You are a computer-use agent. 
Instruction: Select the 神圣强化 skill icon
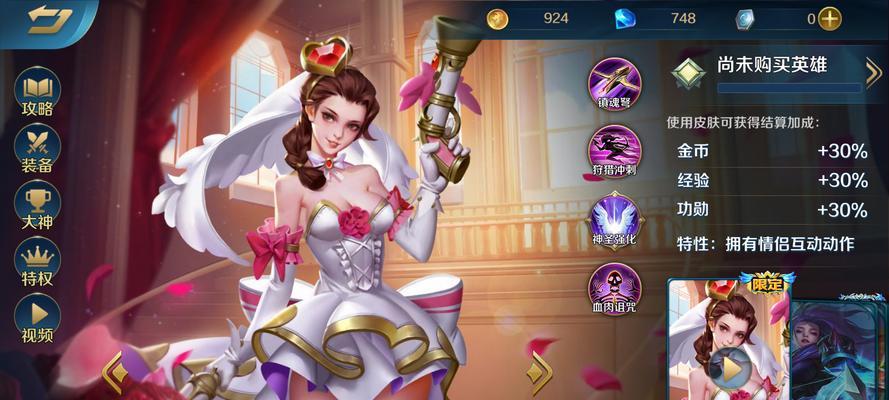(613, 219)
